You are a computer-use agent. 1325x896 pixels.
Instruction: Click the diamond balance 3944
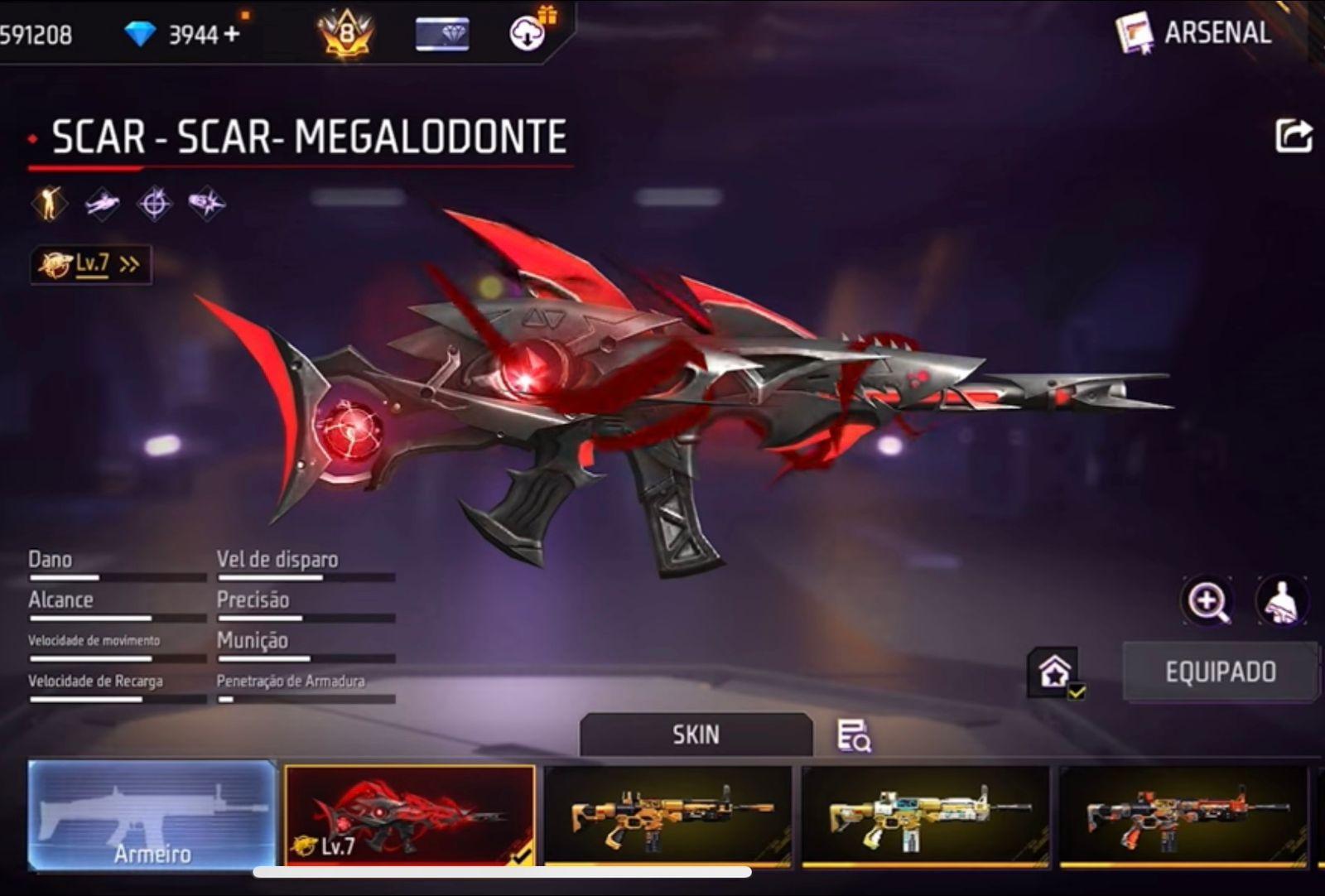[195, 33]
